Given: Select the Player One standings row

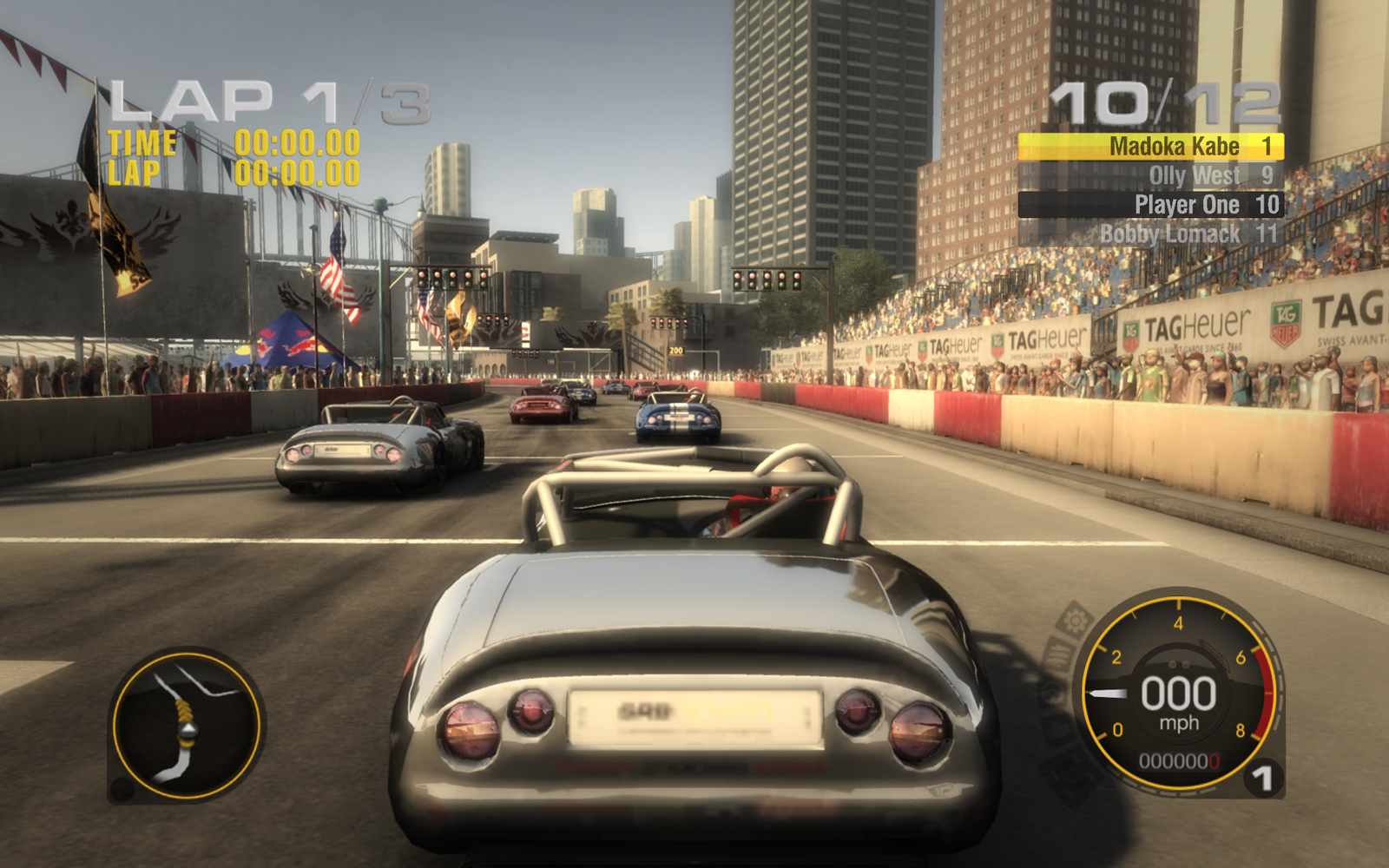Looking at the screenshot, I should 1150,205.
